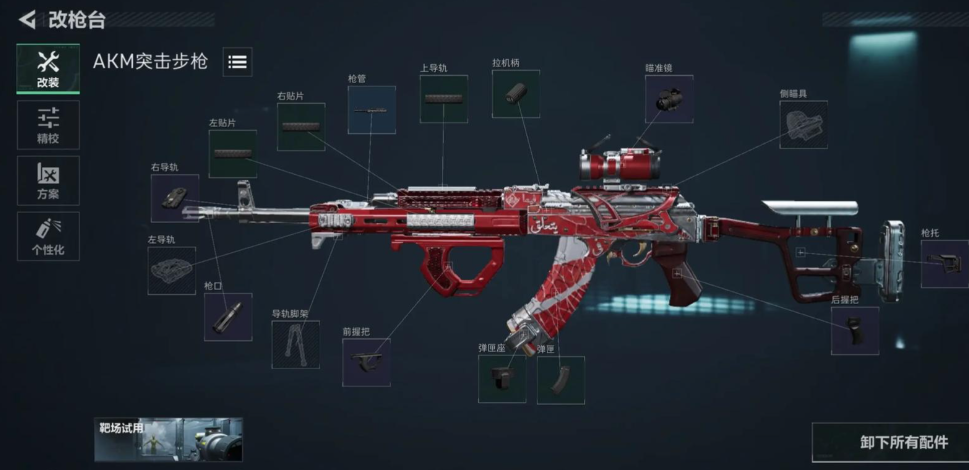
Task: Open the 个性化 customization tab
Action: (x=48, y=236)
